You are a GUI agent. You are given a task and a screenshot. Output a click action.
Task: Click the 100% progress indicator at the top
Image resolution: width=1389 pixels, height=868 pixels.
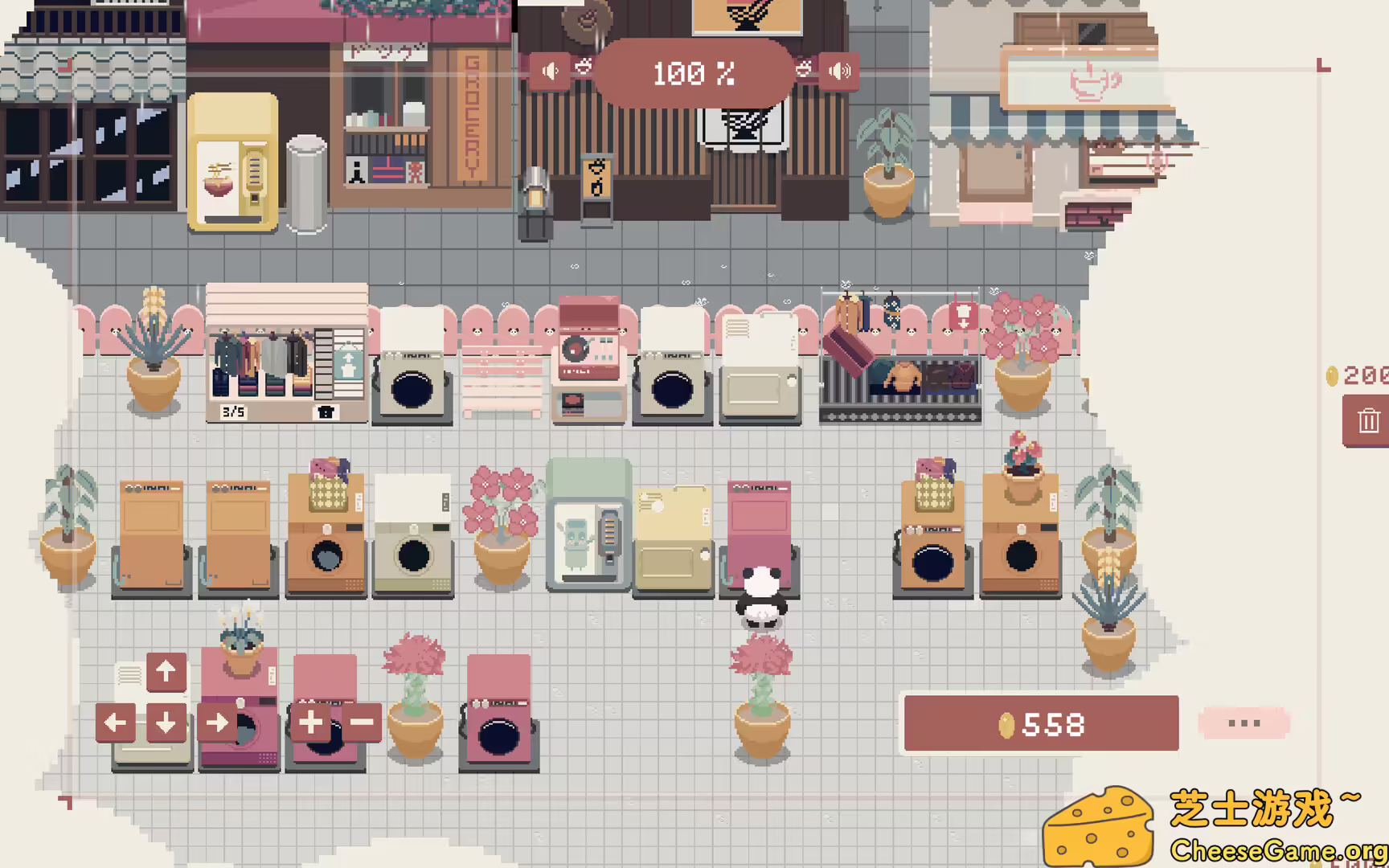coord(694,75)
